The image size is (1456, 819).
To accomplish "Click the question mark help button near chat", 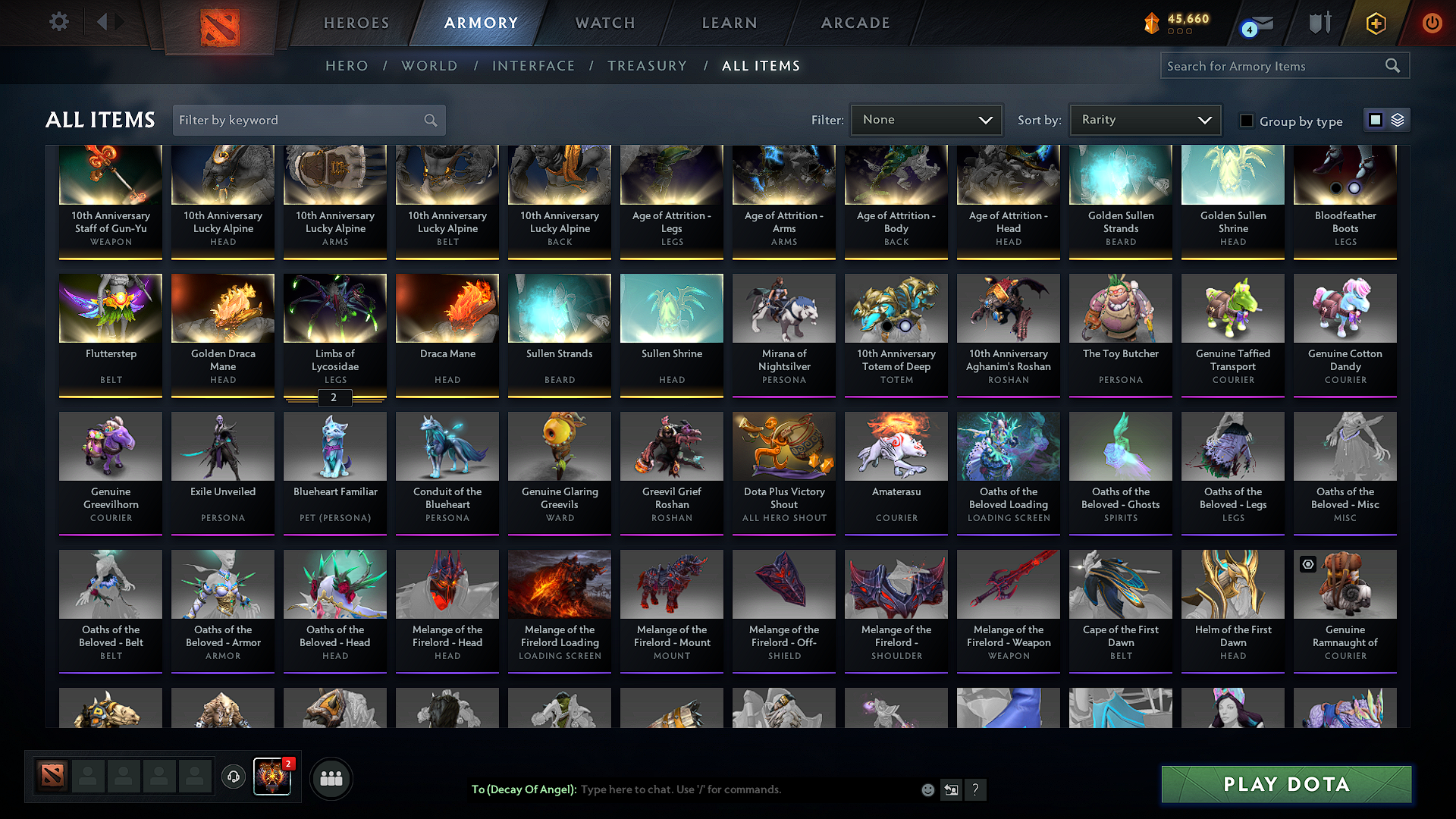I will coord(976,789).
